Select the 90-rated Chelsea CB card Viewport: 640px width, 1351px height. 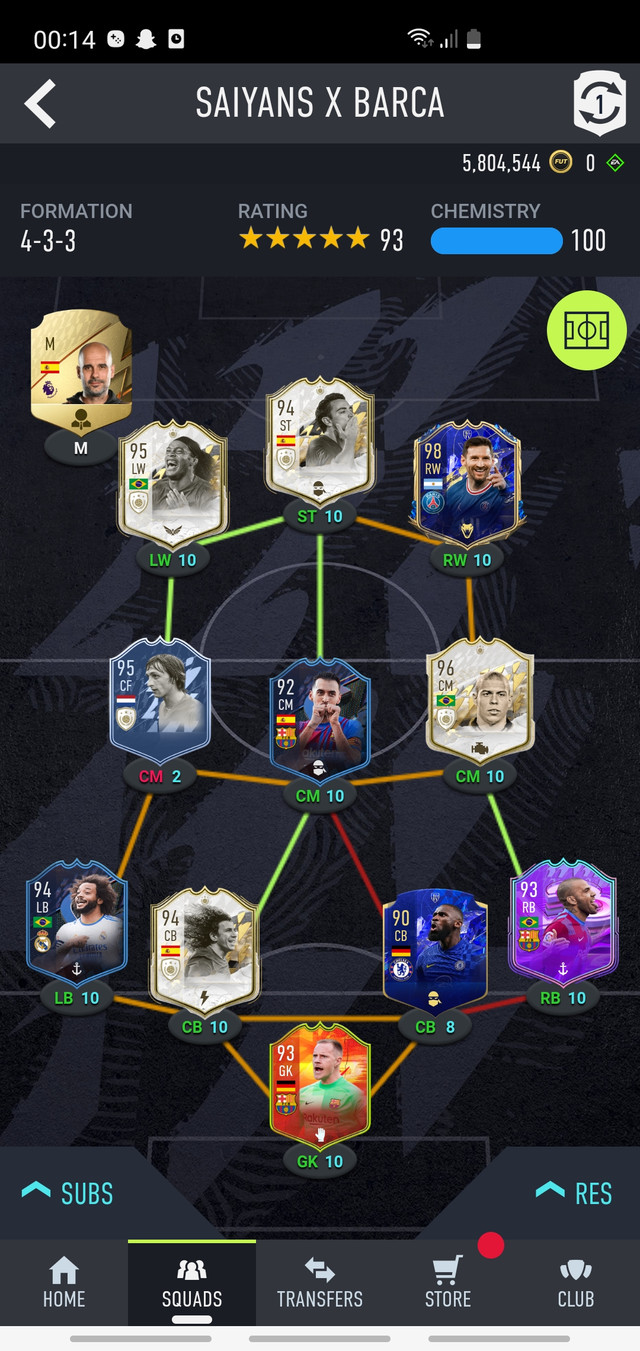(434, 948)
